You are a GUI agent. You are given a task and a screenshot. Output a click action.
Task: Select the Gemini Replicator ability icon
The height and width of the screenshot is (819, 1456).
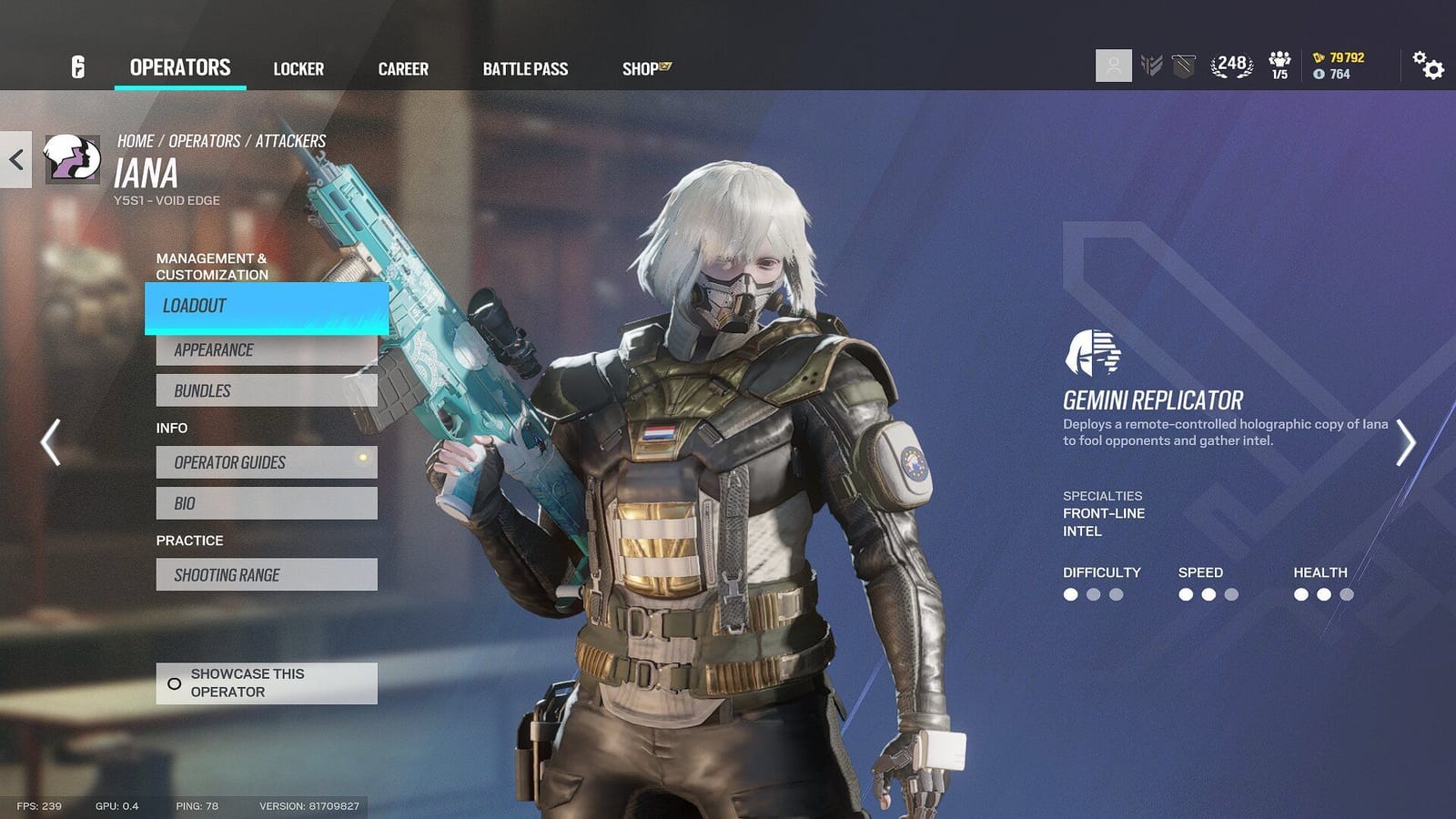1092,355
